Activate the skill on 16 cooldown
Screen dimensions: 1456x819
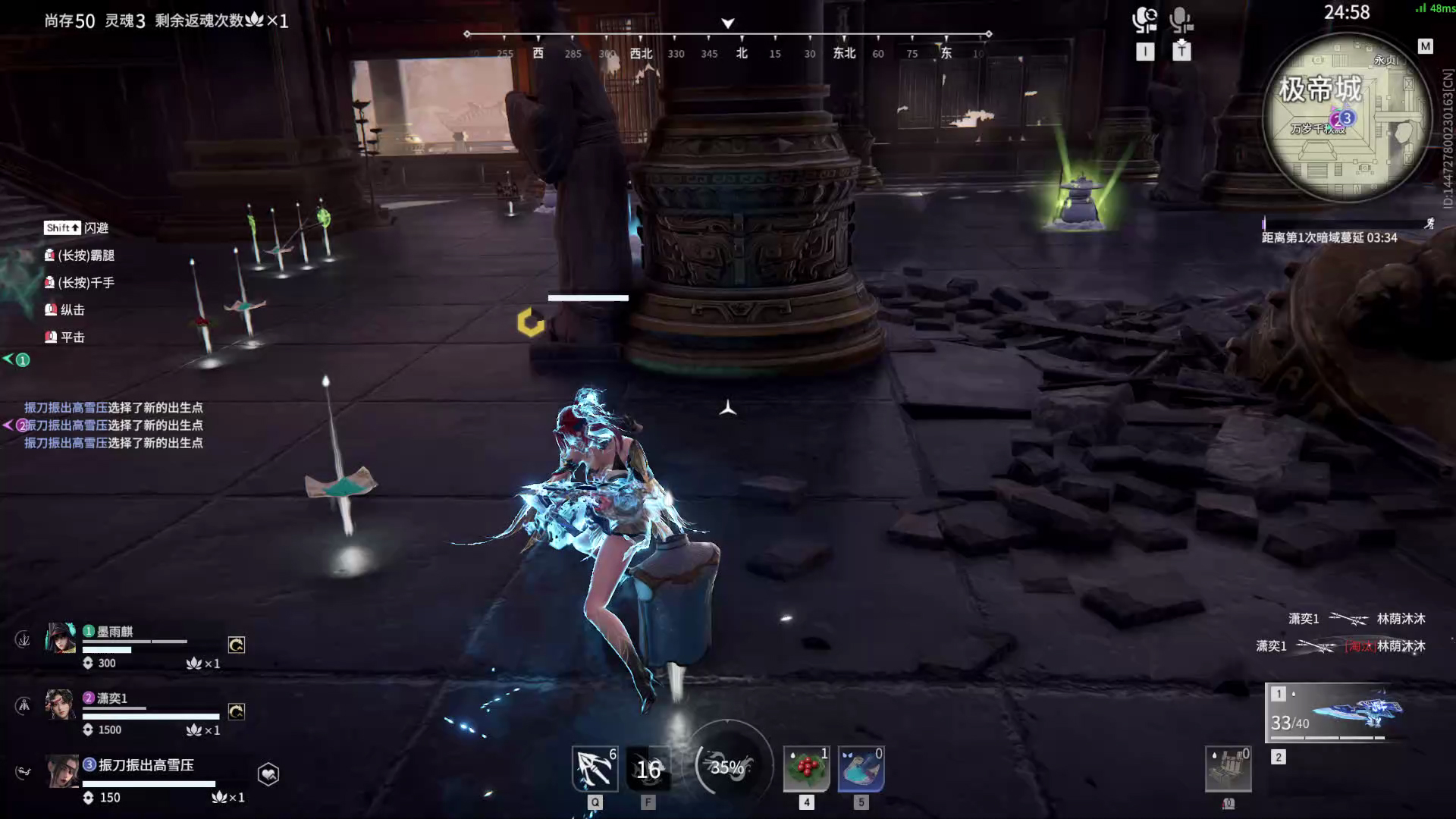click(648, 769)
